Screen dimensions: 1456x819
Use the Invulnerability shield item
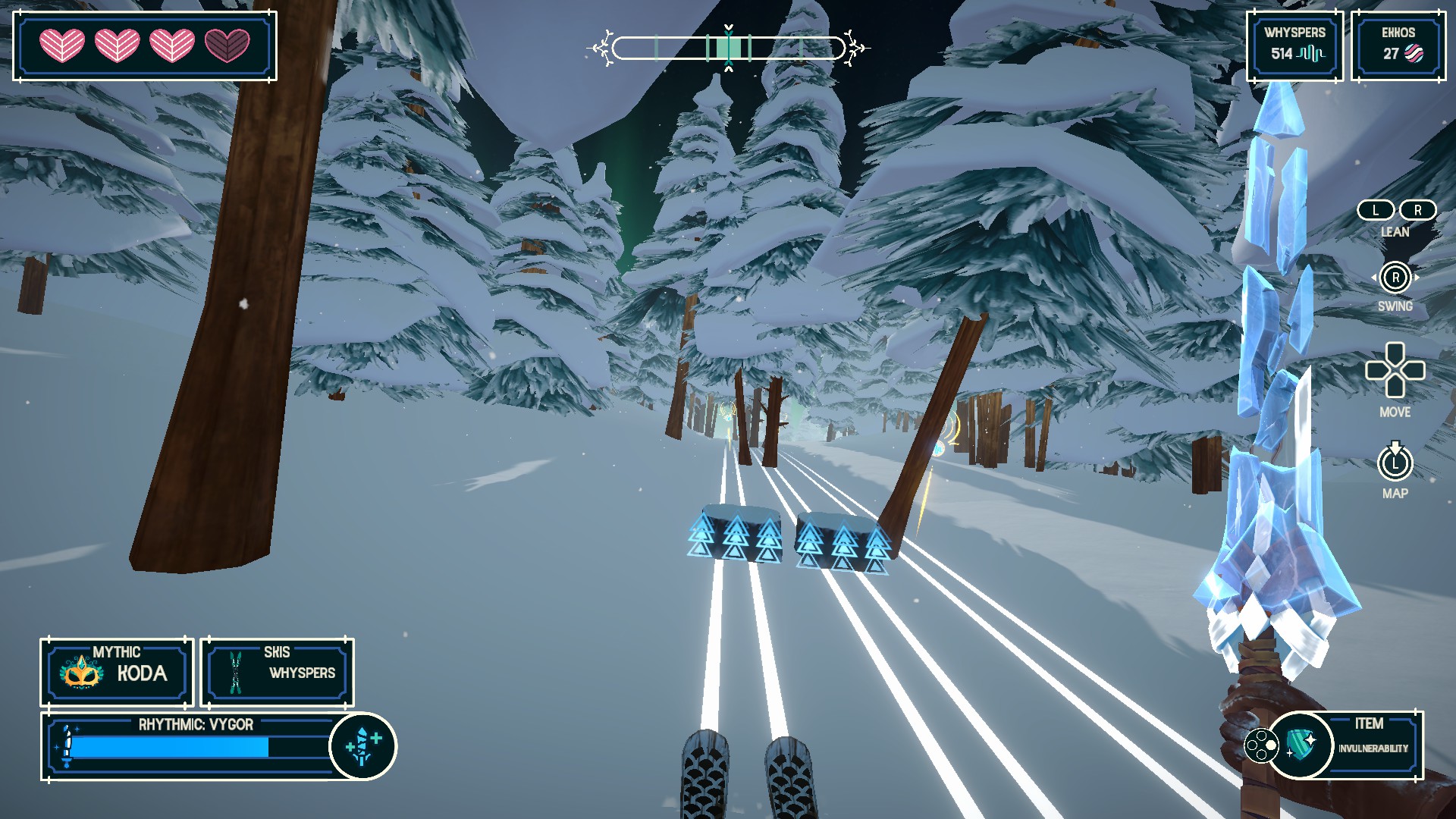pyautogui.click(x=1301, y=745)
